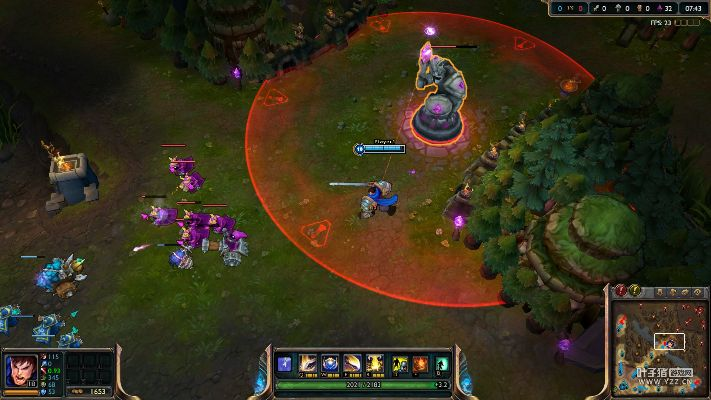Click the recall button icon
The height and width of the screenshot is (400, 711).
pos(440,363)
